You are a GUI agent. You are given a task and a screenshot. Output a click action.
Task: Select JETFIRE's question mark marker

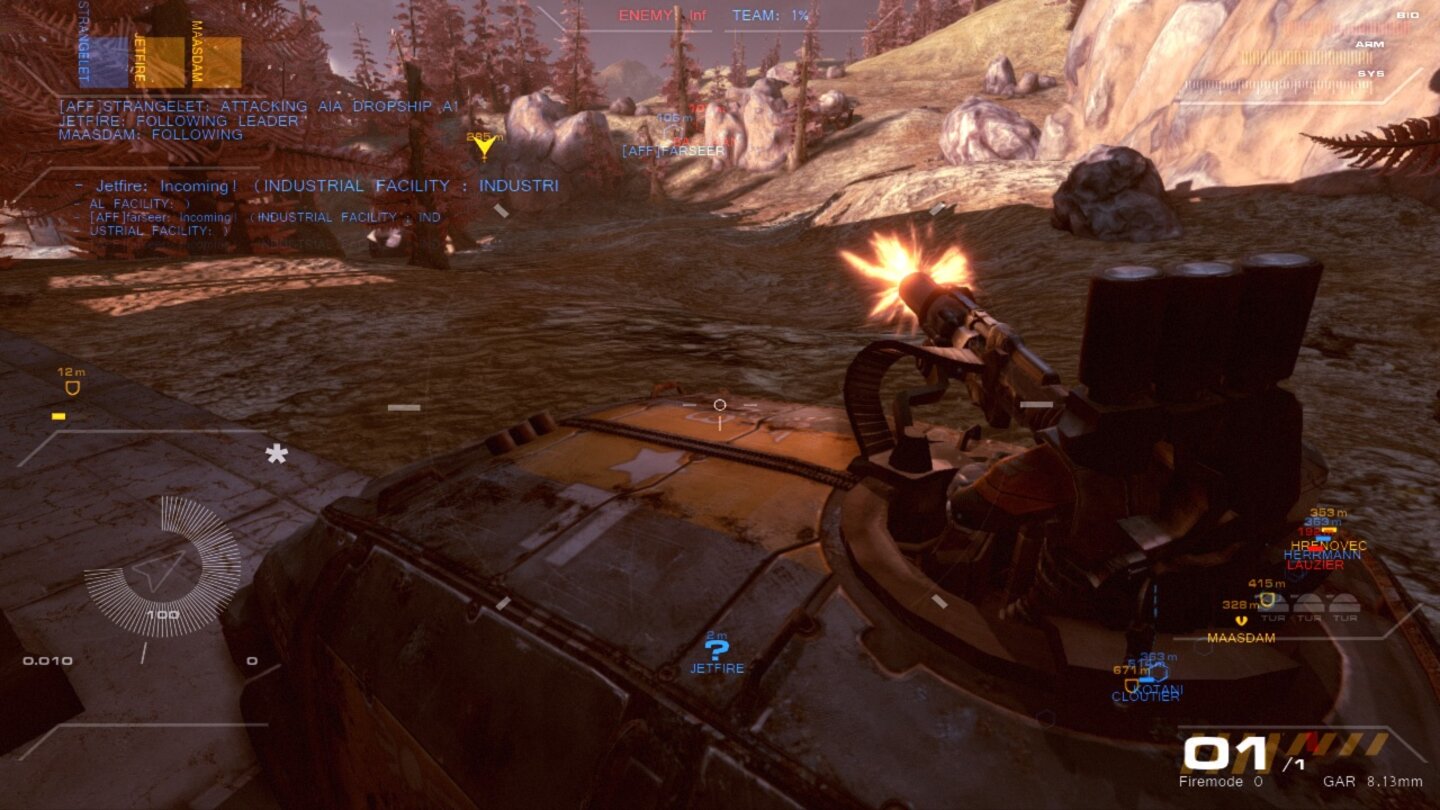point(718,652)
